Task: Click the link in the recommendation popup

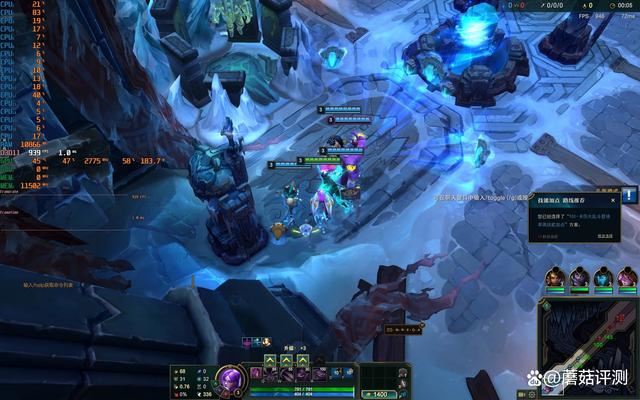Action: pos(605,236)
